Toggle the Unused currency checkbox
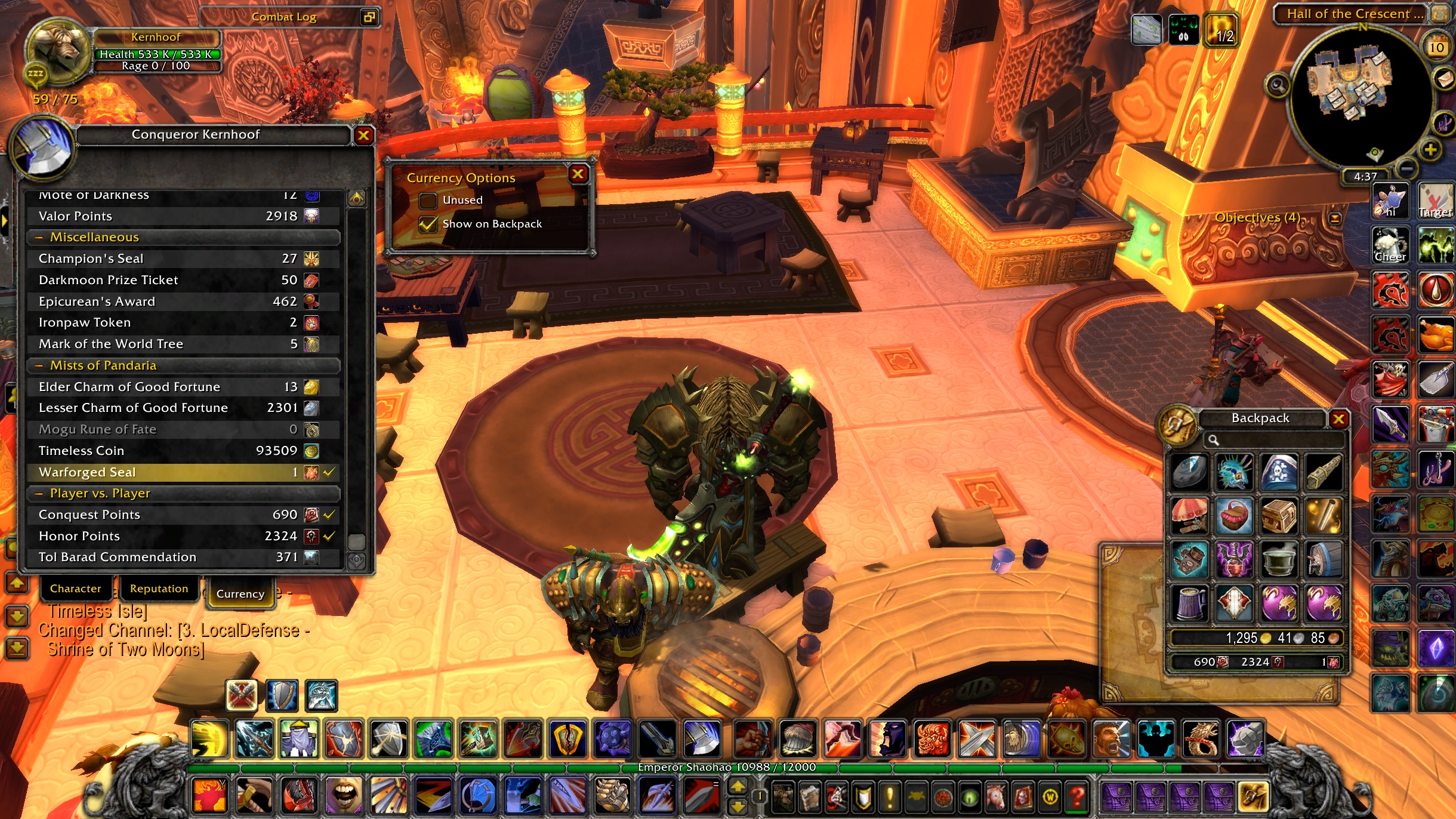The image size is (1456, 819). click(x=428, y=201)
